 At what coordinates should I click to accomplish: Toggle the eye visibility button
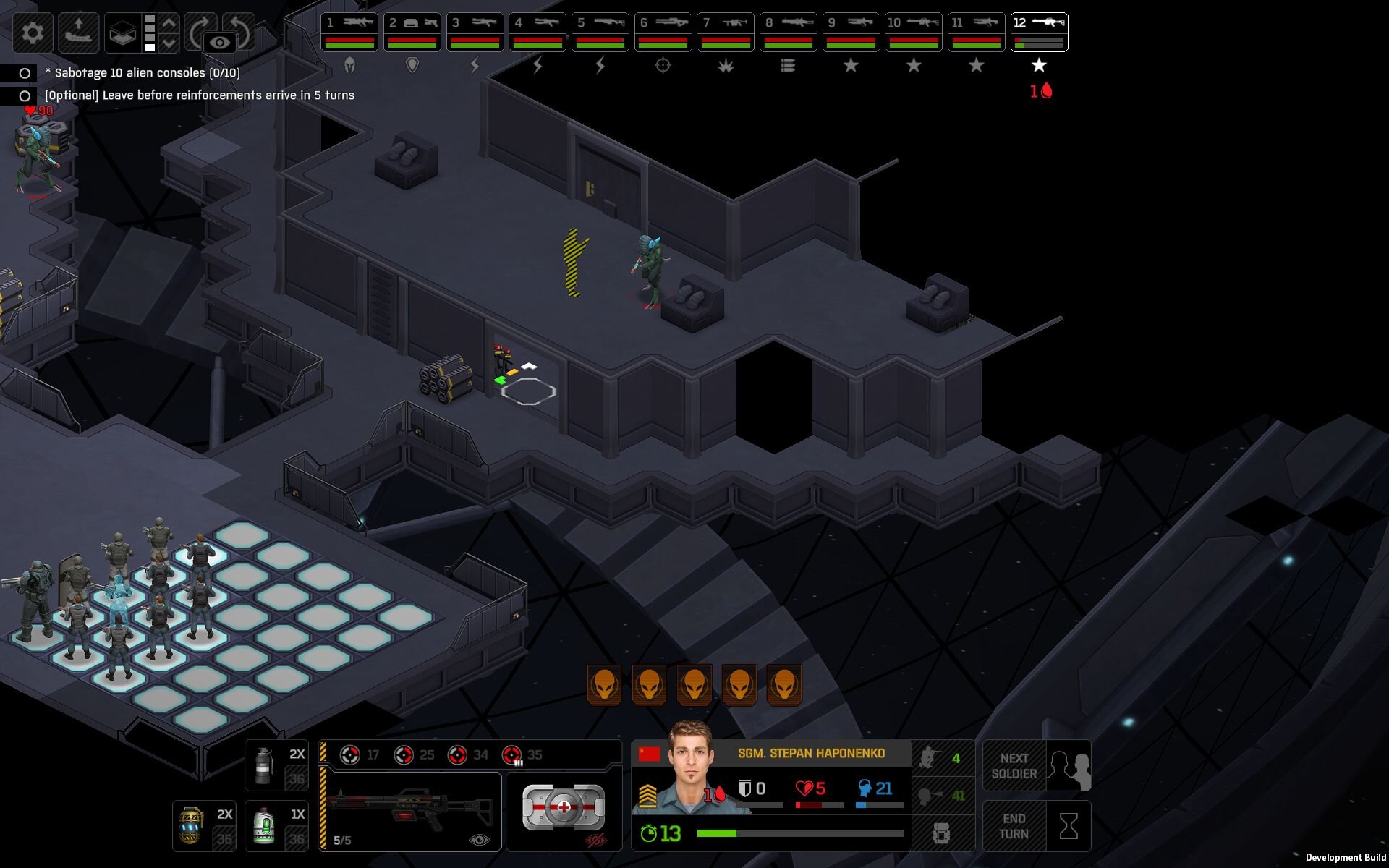point(220,43)
